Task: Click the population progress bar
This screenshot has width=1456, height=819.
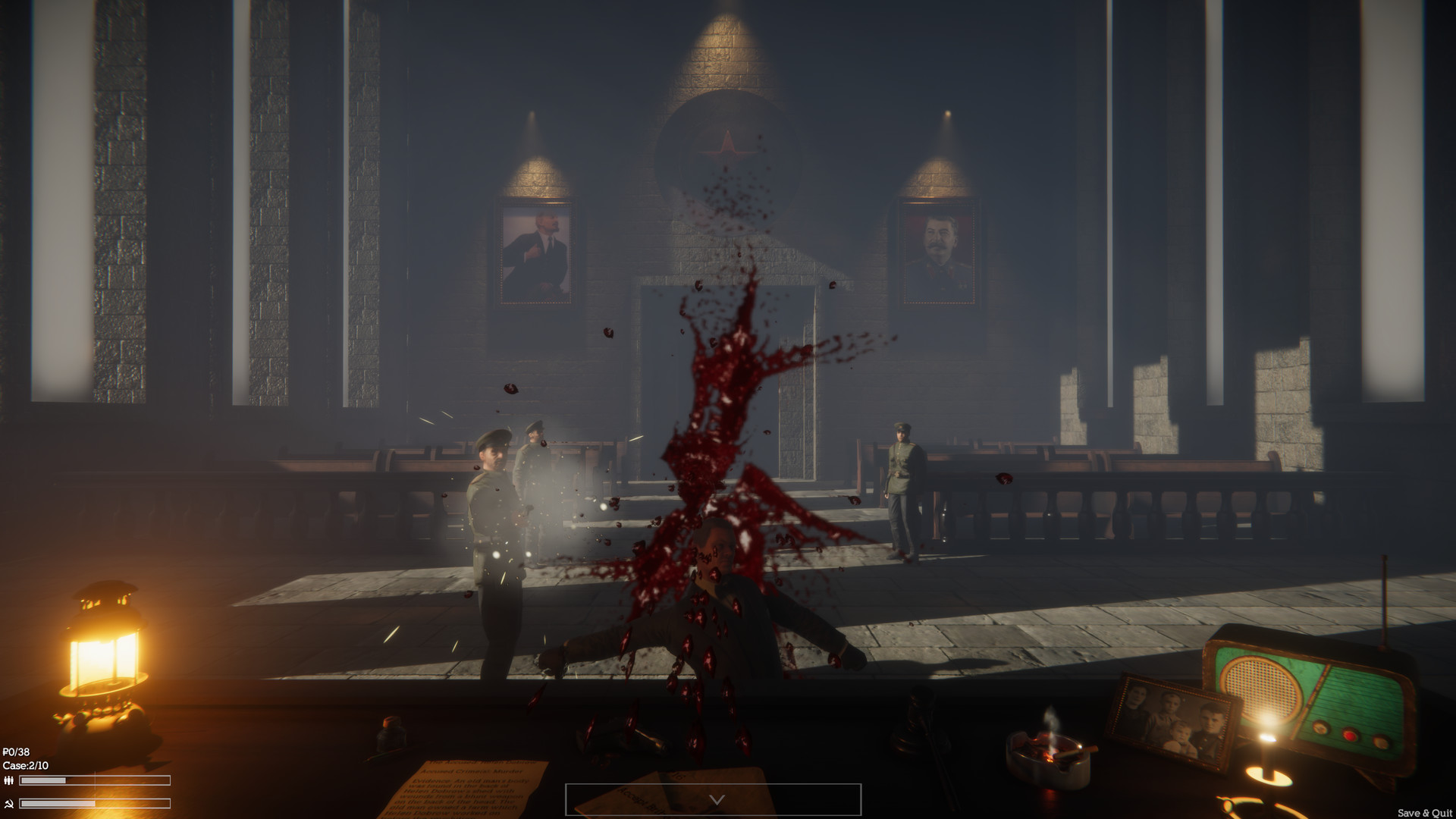Action: [x=95, y=780]
